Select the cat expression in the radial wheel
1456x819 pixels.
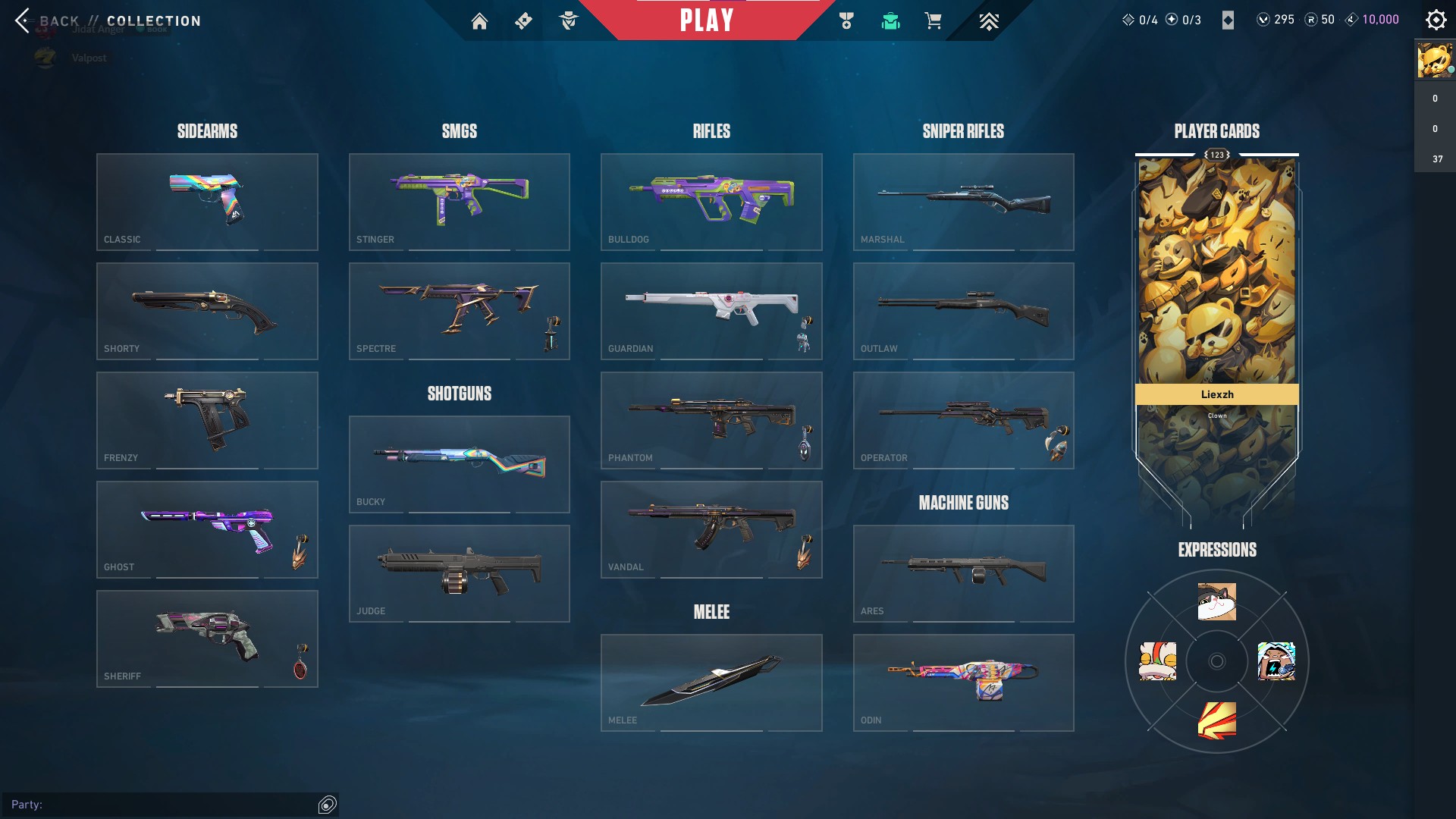(1216, 601)
